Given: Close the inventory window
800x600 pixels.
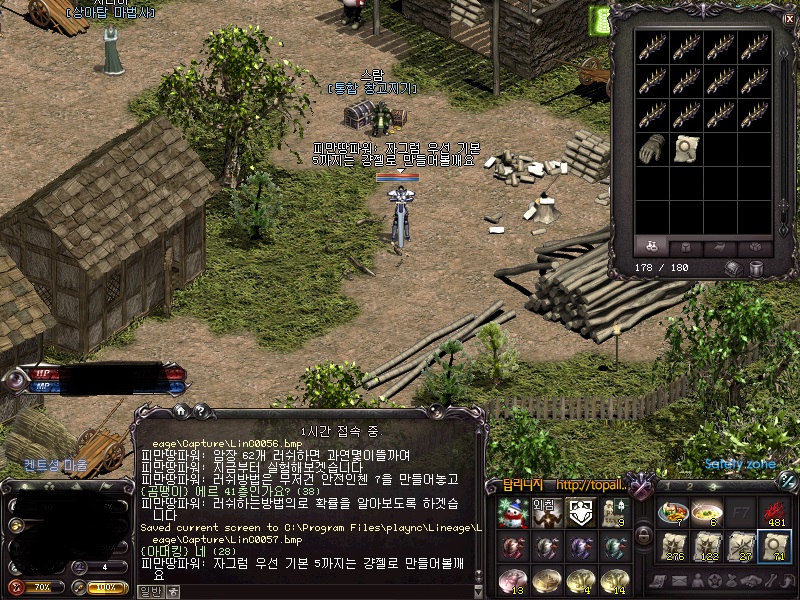Looking at the screenshot, I should click(787, 17).
